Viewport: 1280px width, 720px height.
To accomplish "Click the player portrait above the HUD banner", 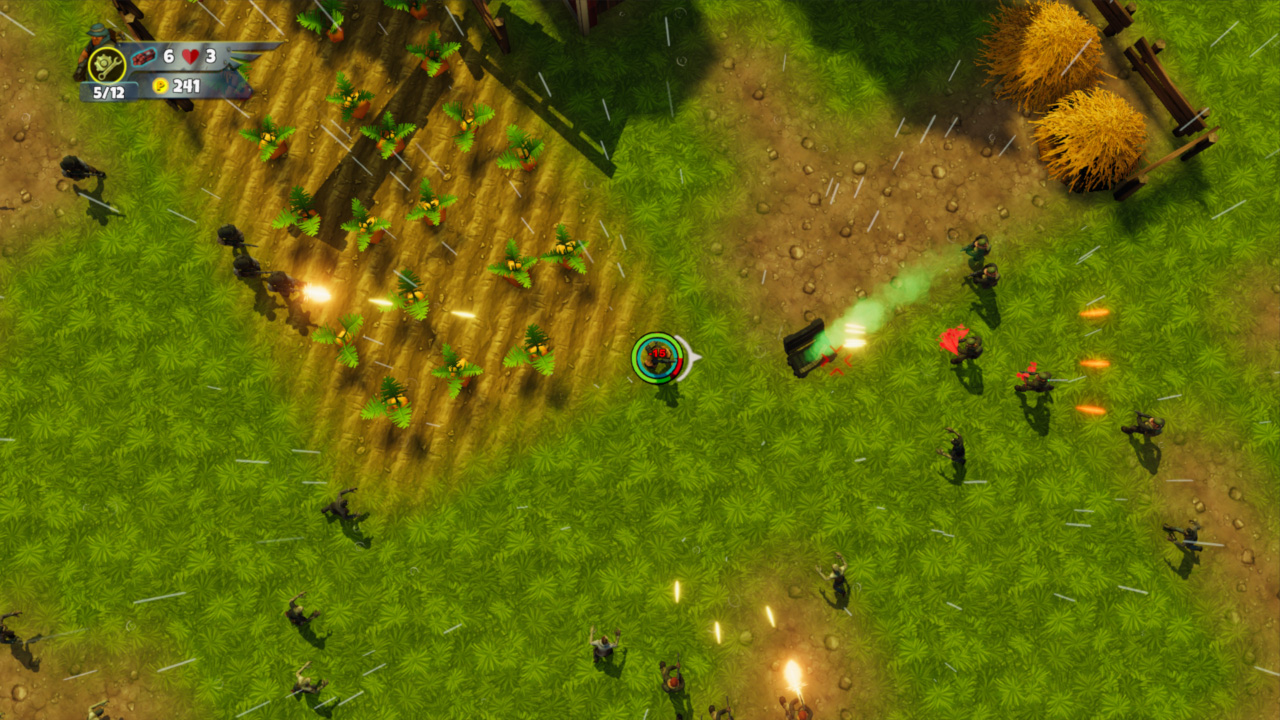I will (95, 34).
